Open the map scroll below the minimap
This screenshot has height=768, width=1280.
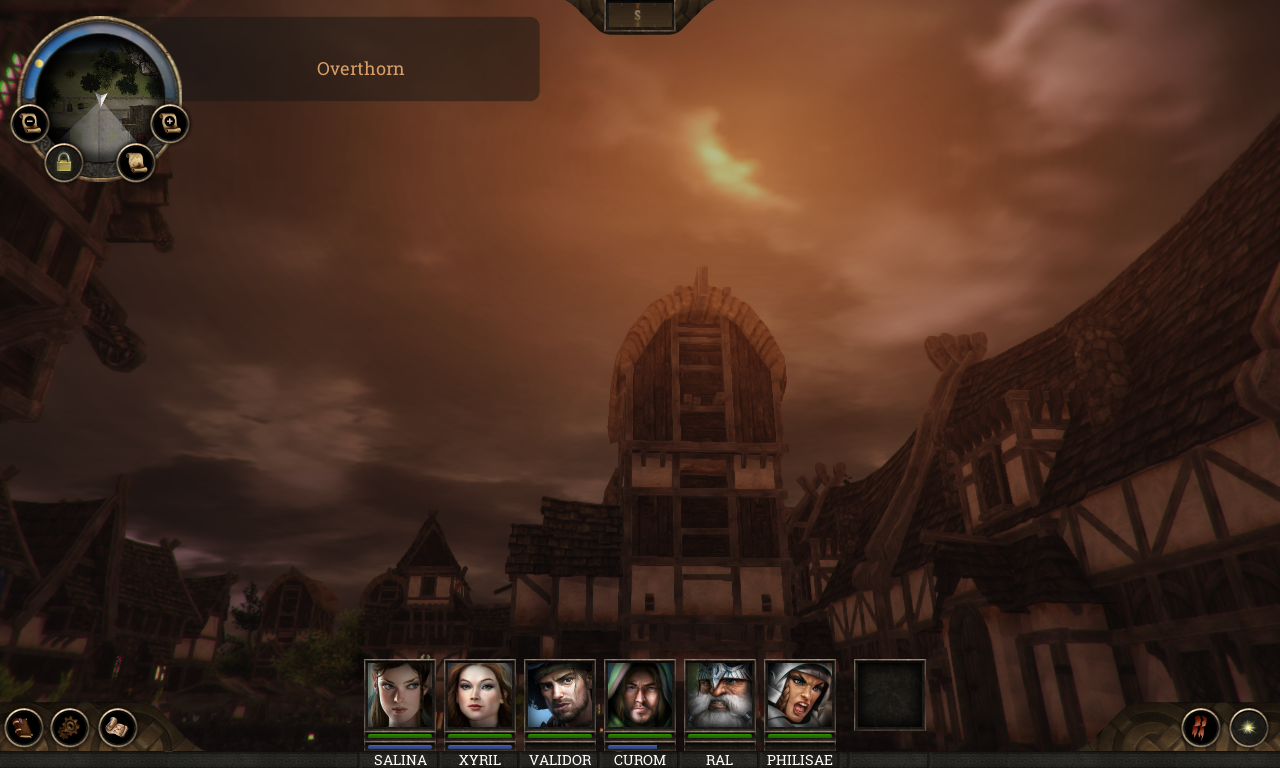pos(135,162)
